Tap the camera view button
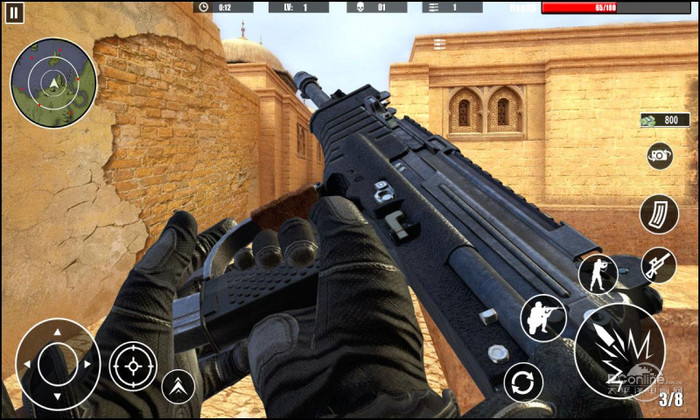The width and height of the screenshot is (700, 420). pyautogui.click(x=659, y=155)
